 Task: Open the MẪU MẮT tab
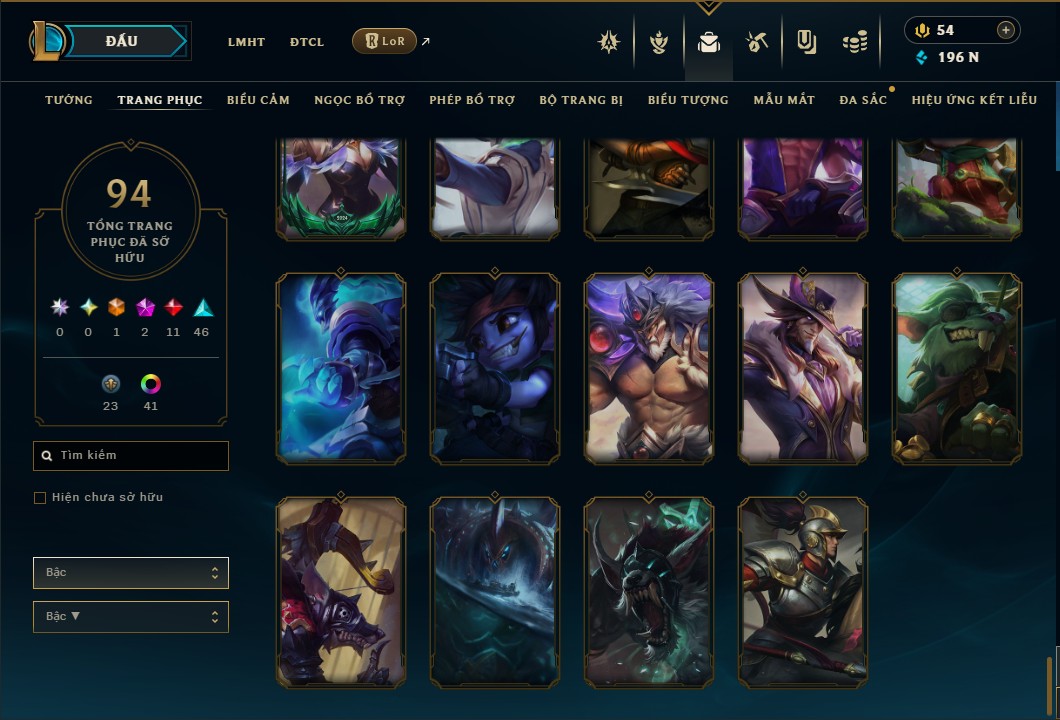784,100
